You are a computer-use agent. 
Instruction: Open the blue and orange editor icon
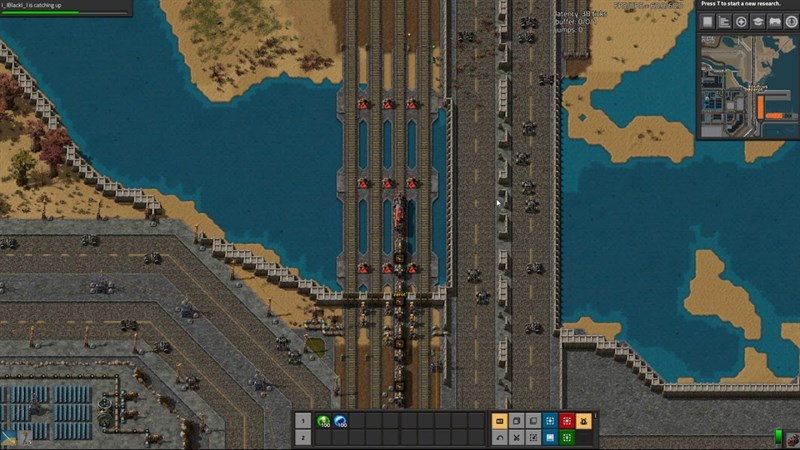pyautogui.click(x=9, y=438)
